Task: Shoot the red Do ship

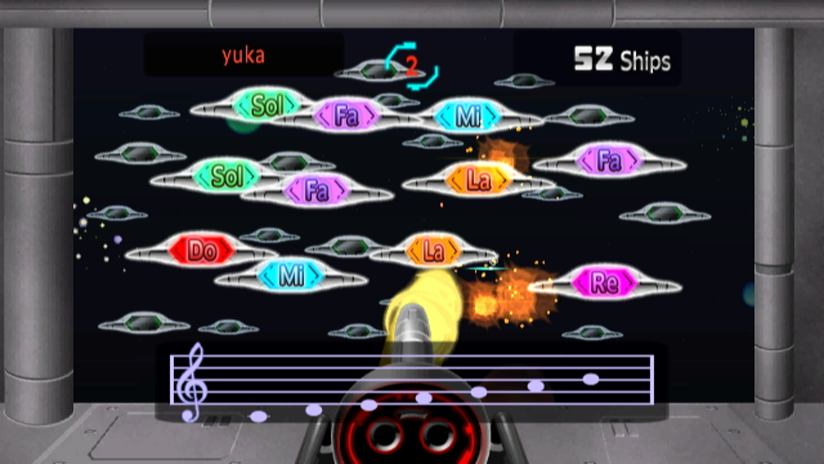Action: point(202,250)
